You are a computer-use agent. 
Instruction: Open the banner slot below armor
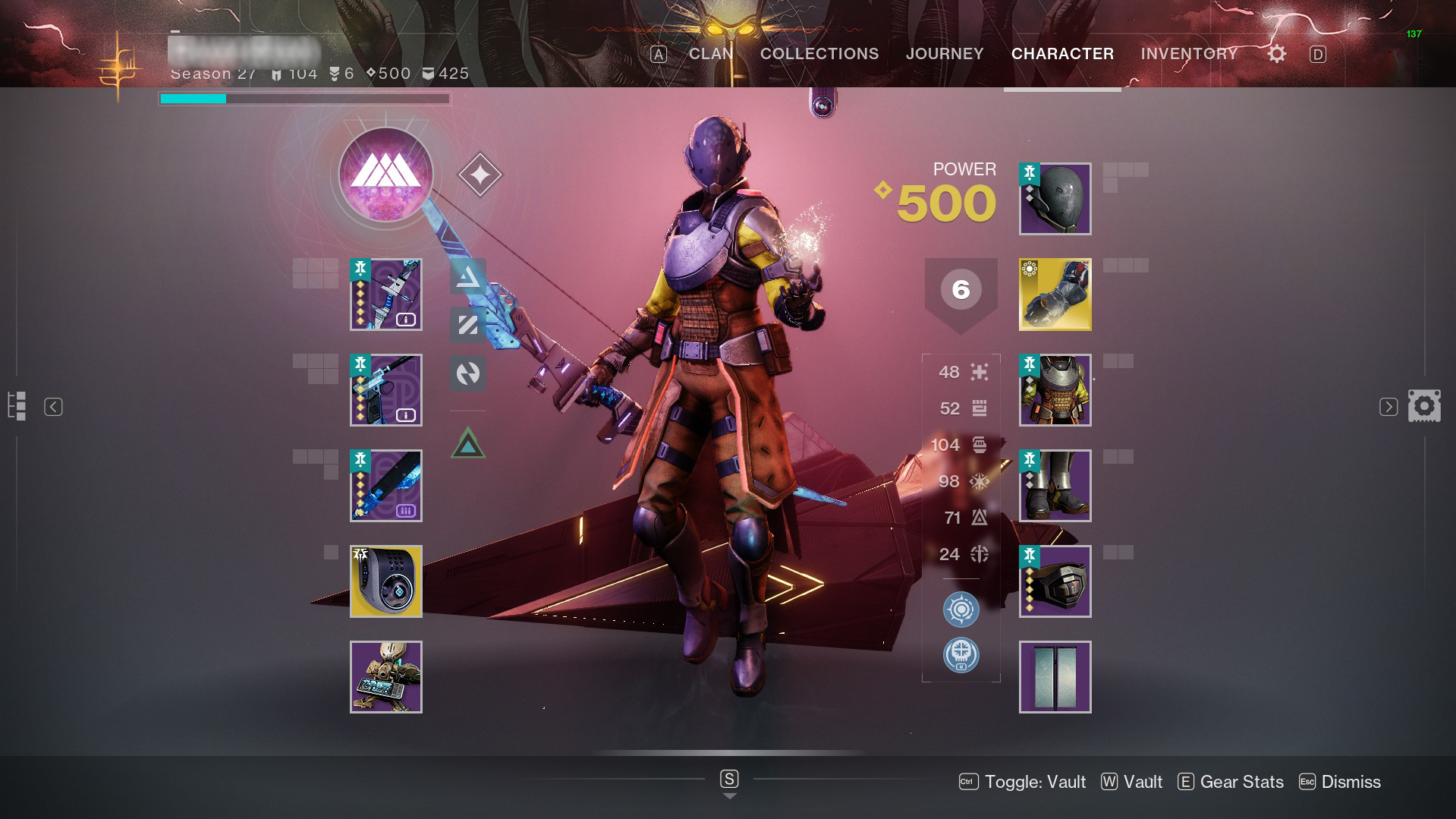click(1055, 677)
